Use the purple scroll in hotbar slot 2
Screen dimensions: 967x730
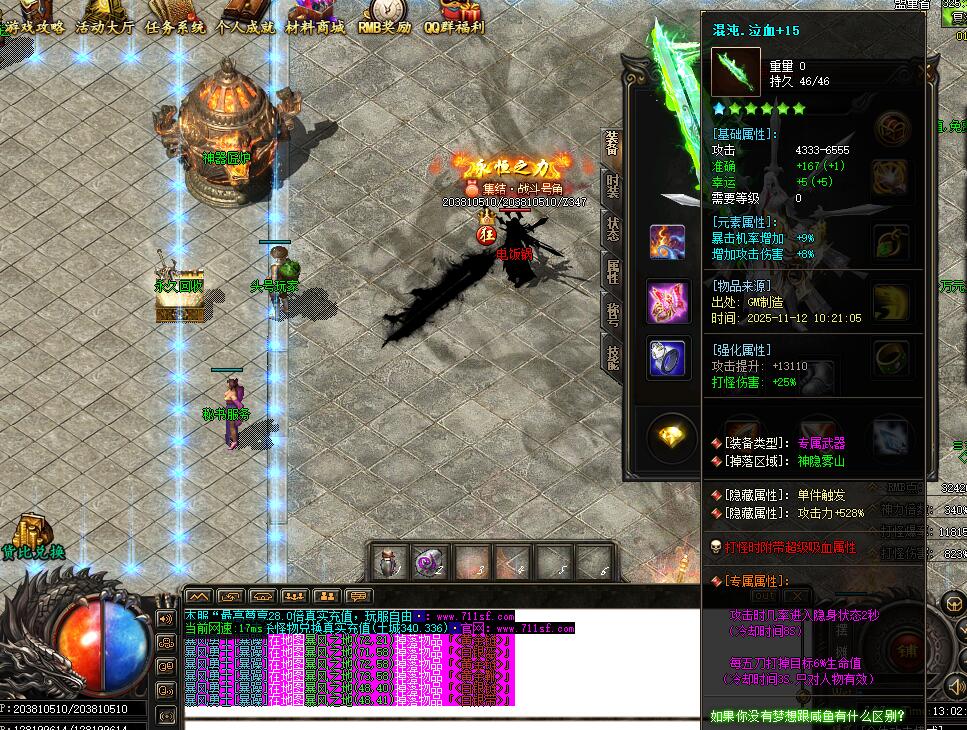click(x=431, y=563)
